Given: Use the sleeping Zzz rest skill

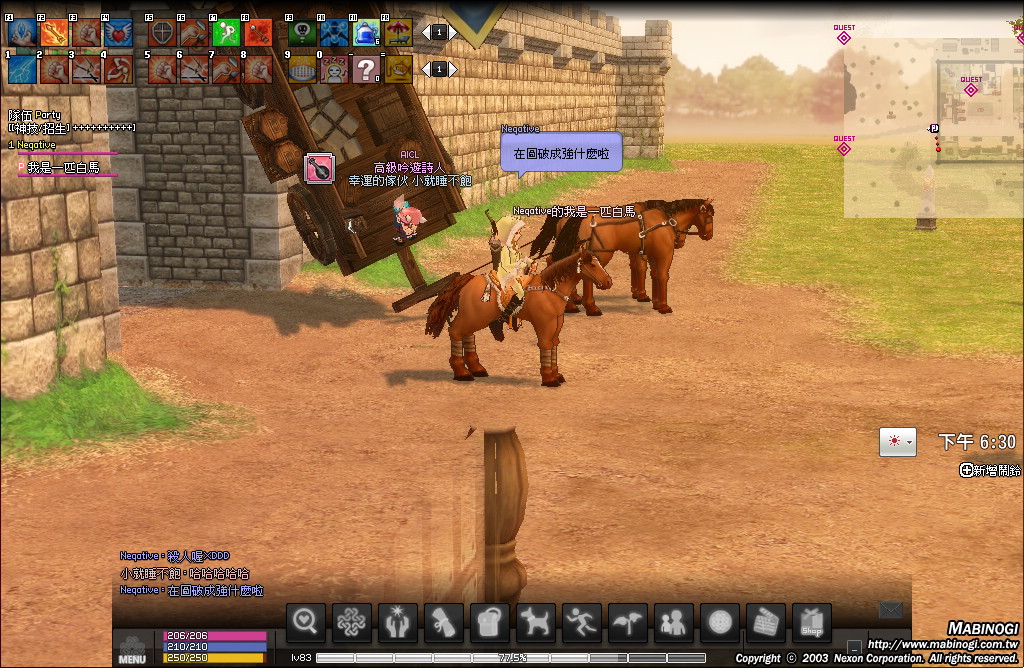Looking at the screenshot, I should pos(335,69).
